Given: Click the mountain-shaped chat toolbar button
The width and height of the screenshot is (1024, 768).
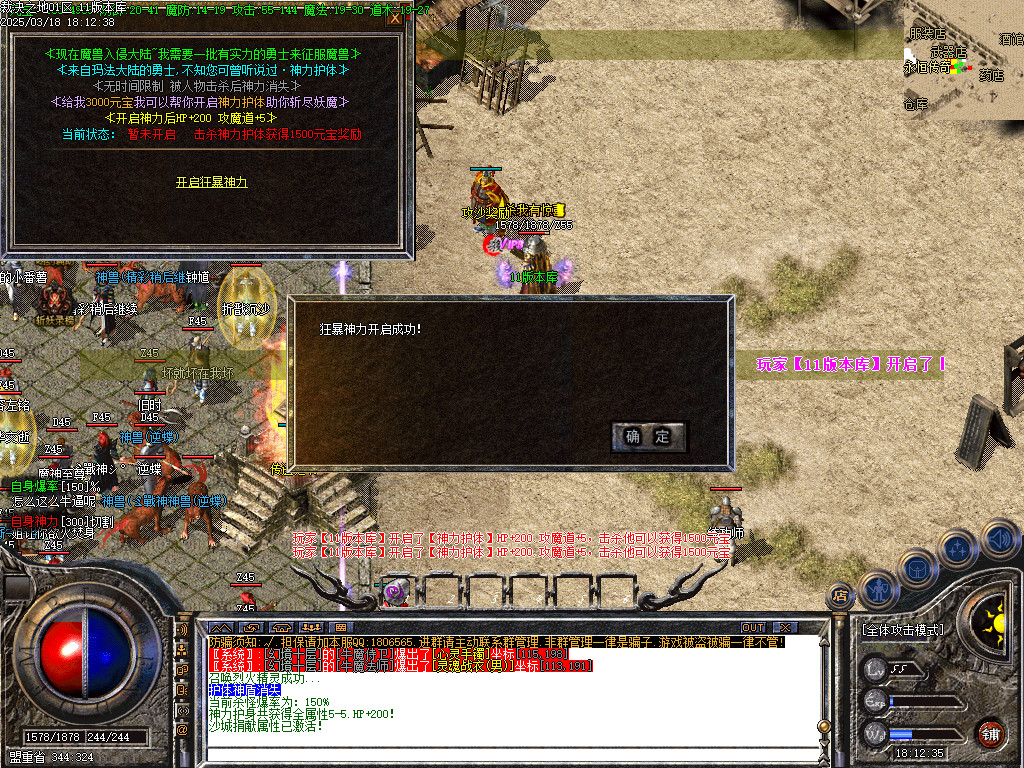Looking at the screenshot, I should point(221,628).
